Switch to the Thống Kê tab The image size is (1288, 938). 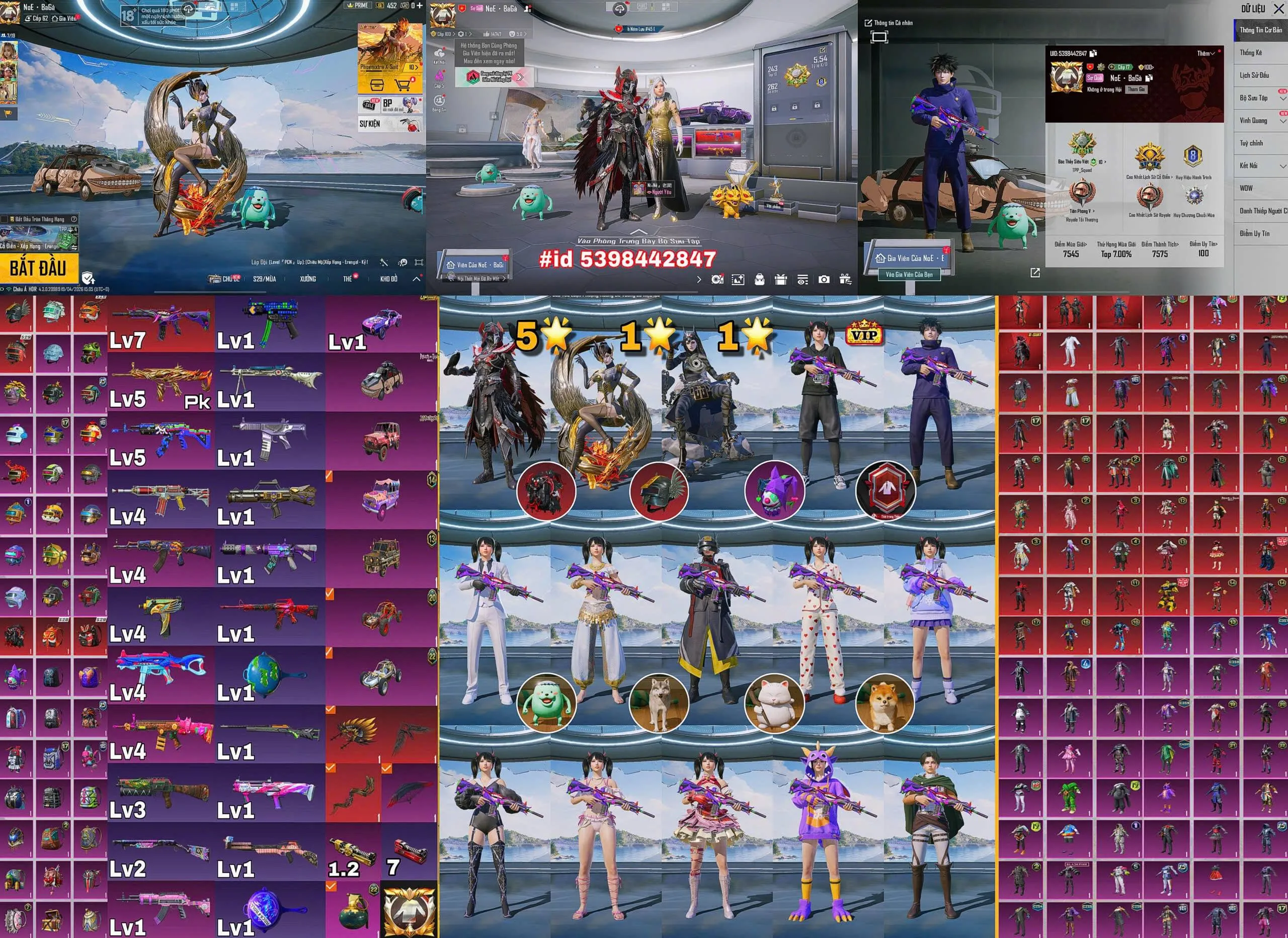point(1252,53)
